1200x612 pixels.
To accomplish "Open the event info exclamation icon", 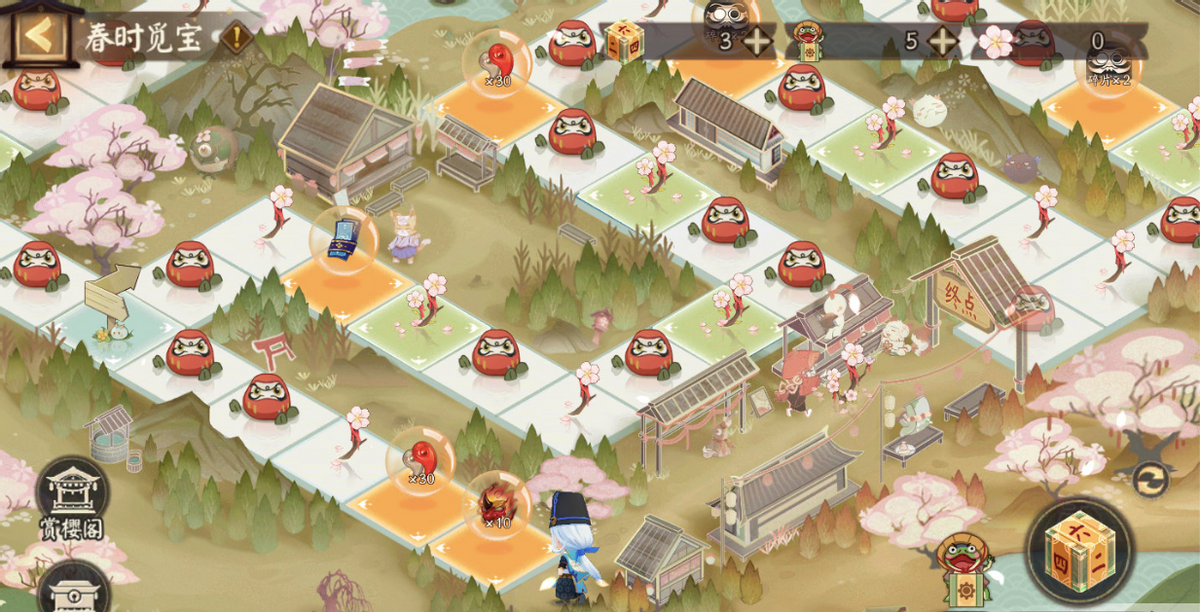I will 236,39.
